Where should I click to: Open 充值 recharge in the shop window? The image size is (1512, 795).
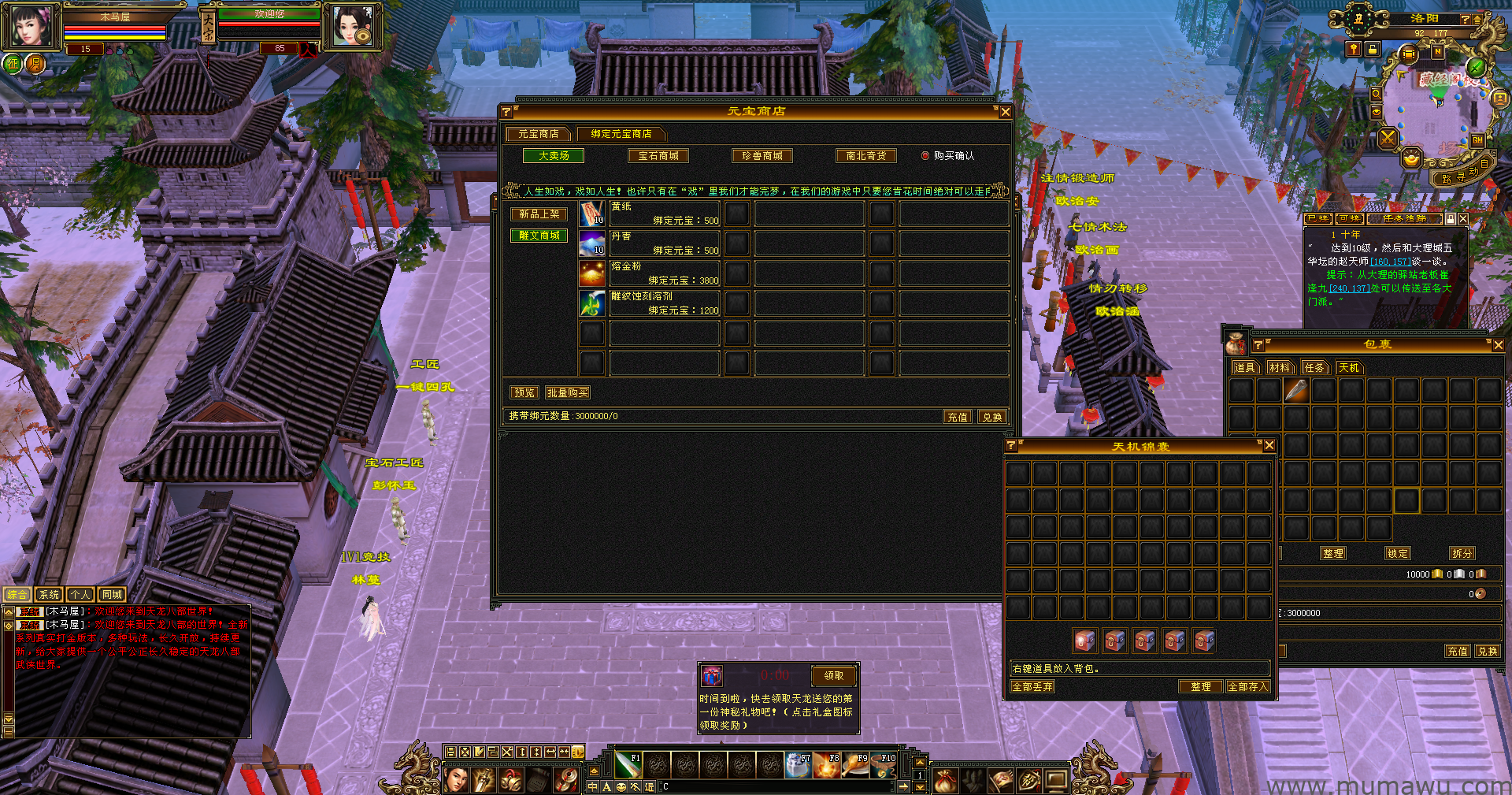(x=957, y=417)
